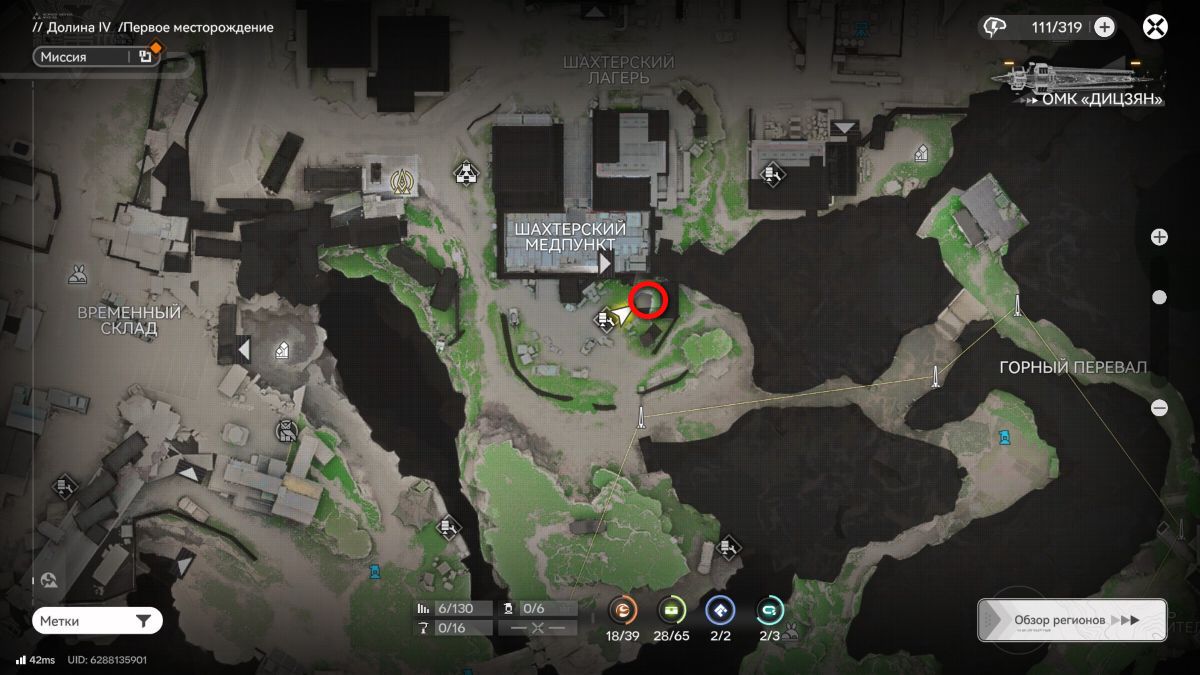Image resolution: width=1200 pixels, height=675 pixels.
Task: Click the rabbit icon above Временный склад
Action: pyautogui.click(x=77, y=273)
